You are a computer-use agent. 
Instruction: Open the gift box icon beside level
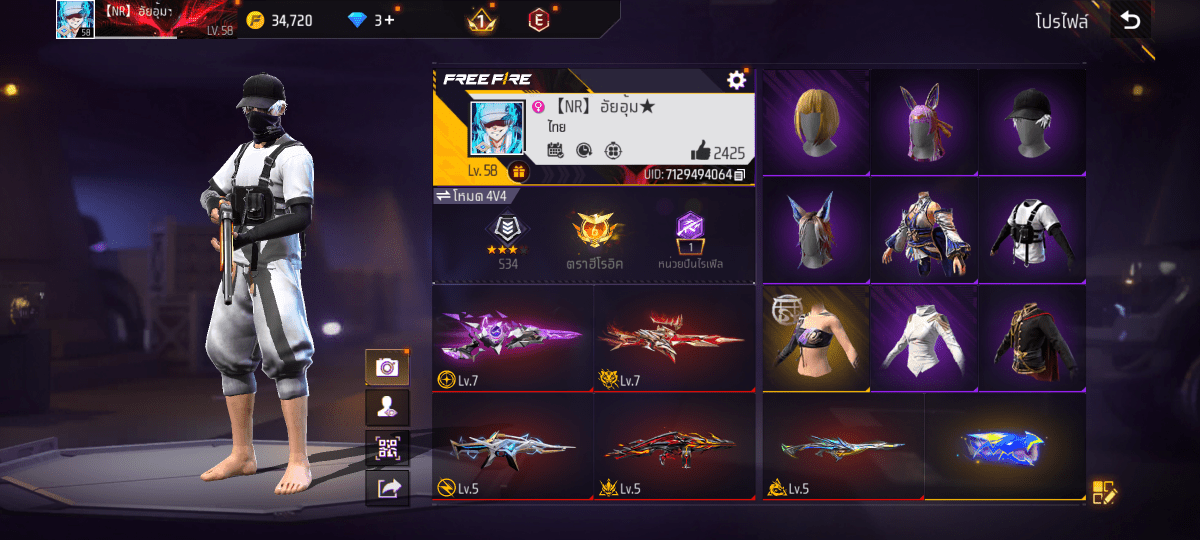click(x=518, y=171)
